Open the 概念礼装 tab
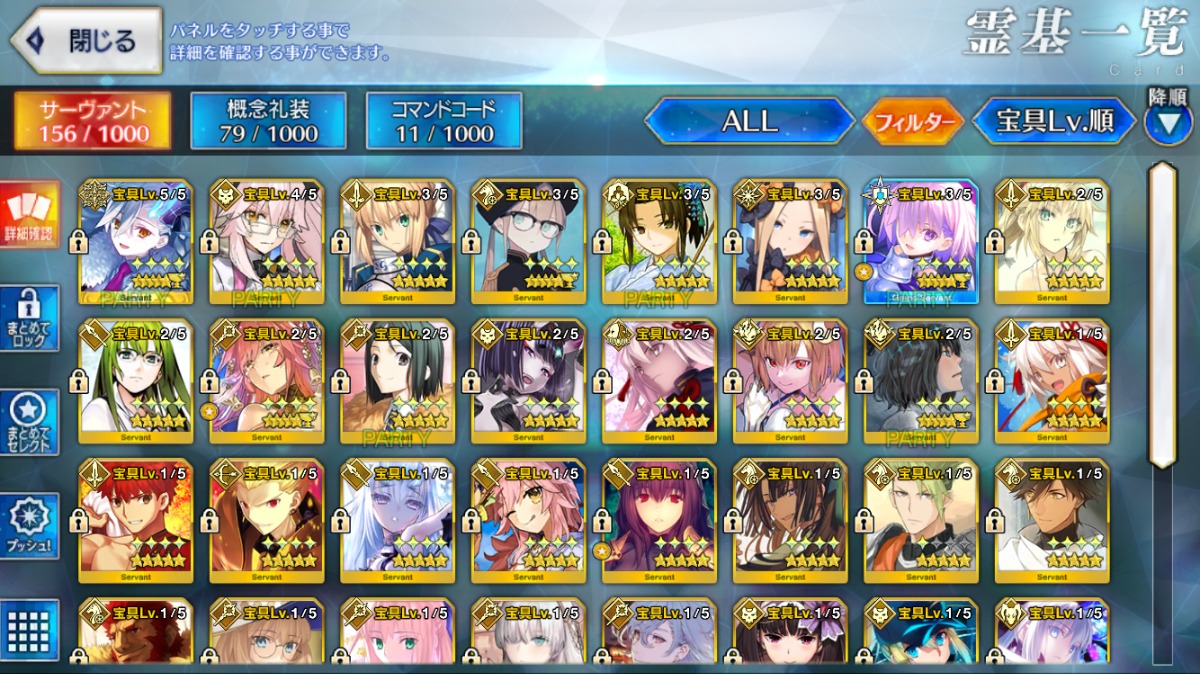 (268, 121)
